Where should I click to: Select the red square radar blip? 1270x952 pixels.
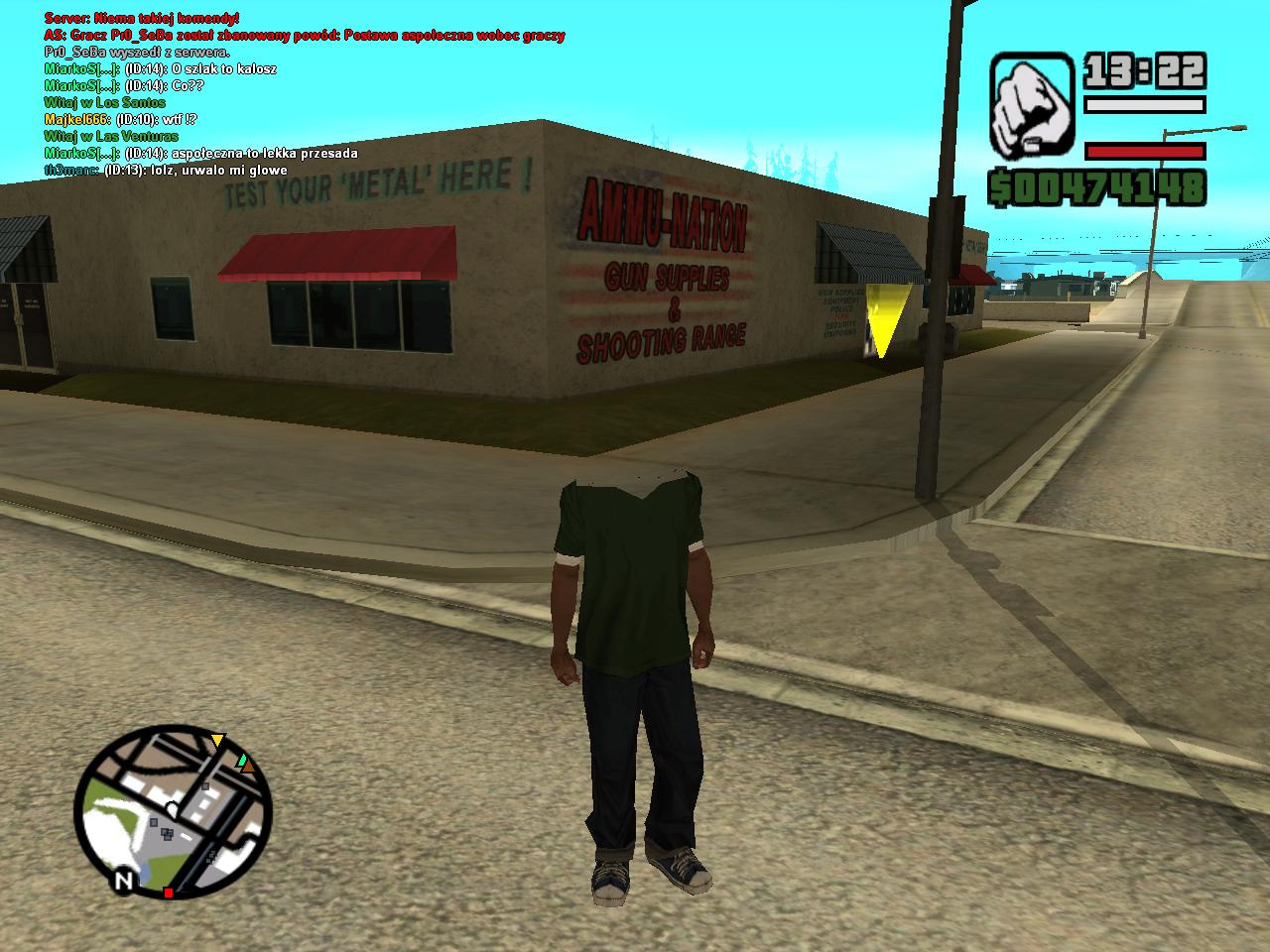click(169, 893)
